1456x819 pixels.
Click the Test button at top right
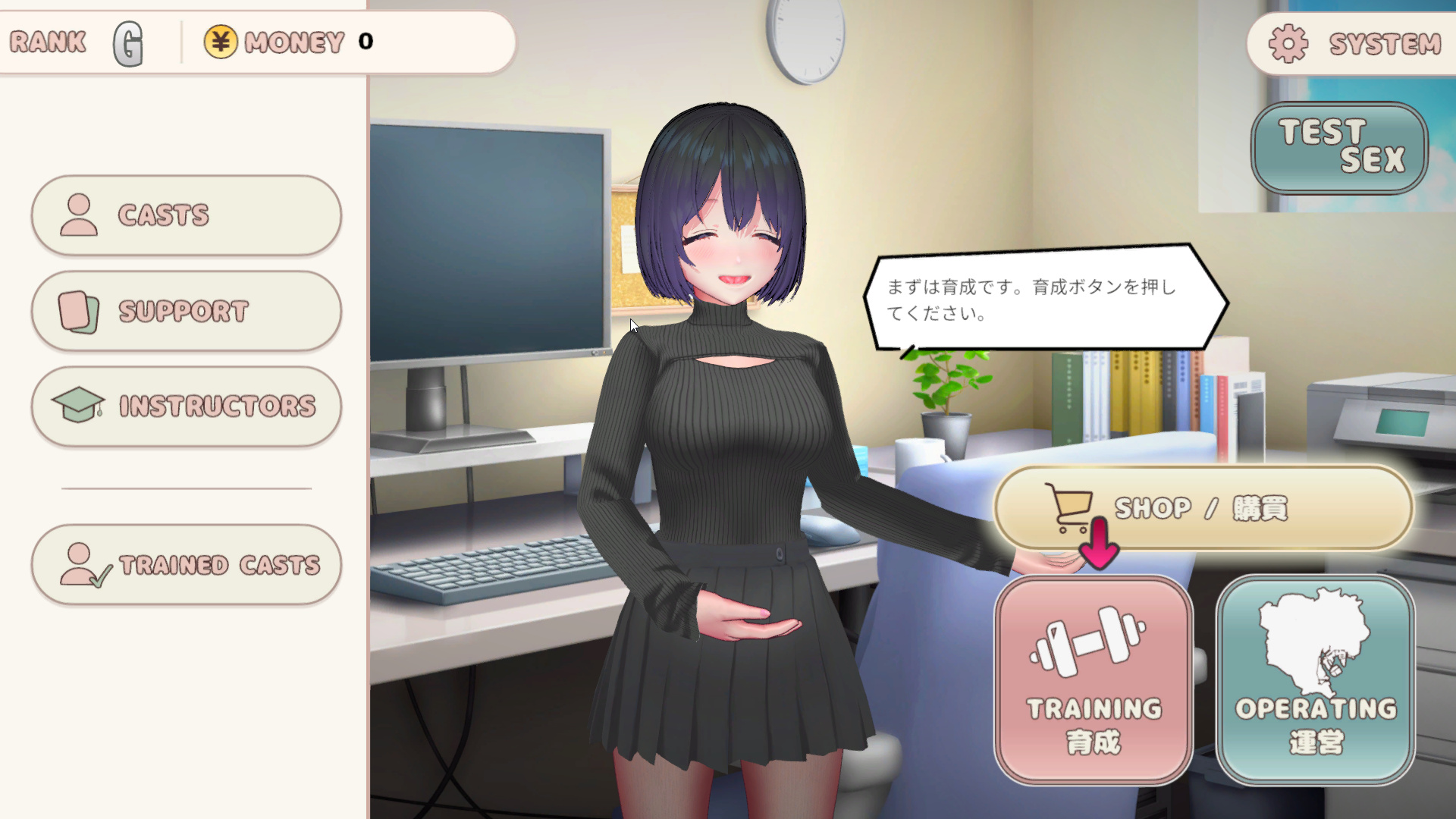tap(1339, 147)
